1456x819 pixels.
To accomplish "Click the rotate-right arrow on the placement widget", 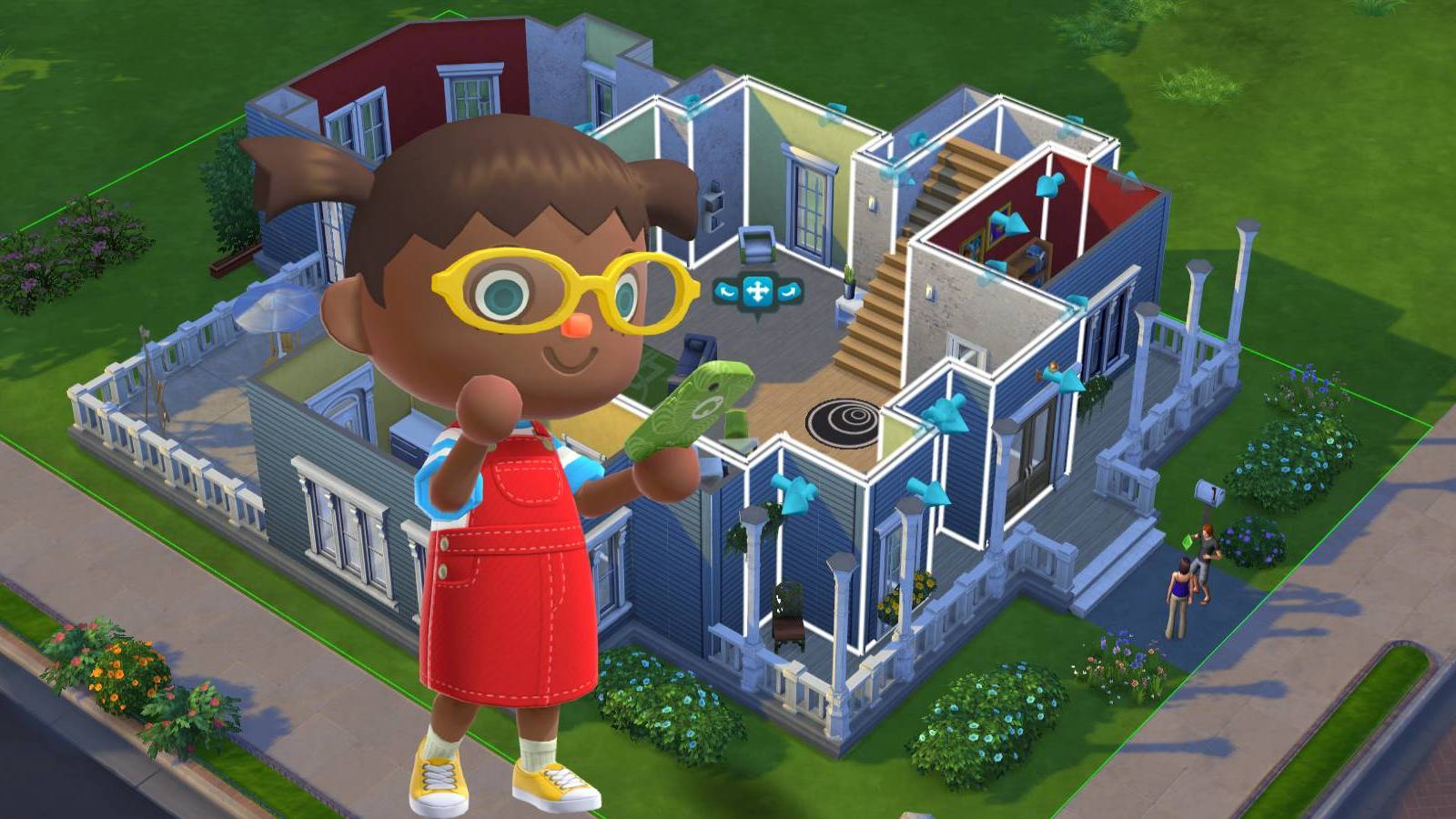I will (789, 290).
